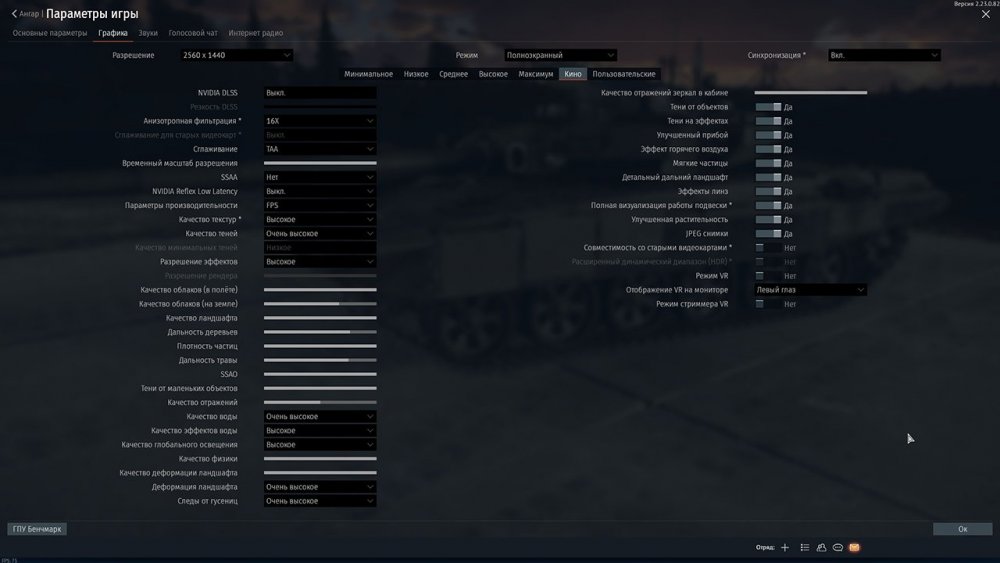Open the Звуки settings tab

(x=148, y=33)
